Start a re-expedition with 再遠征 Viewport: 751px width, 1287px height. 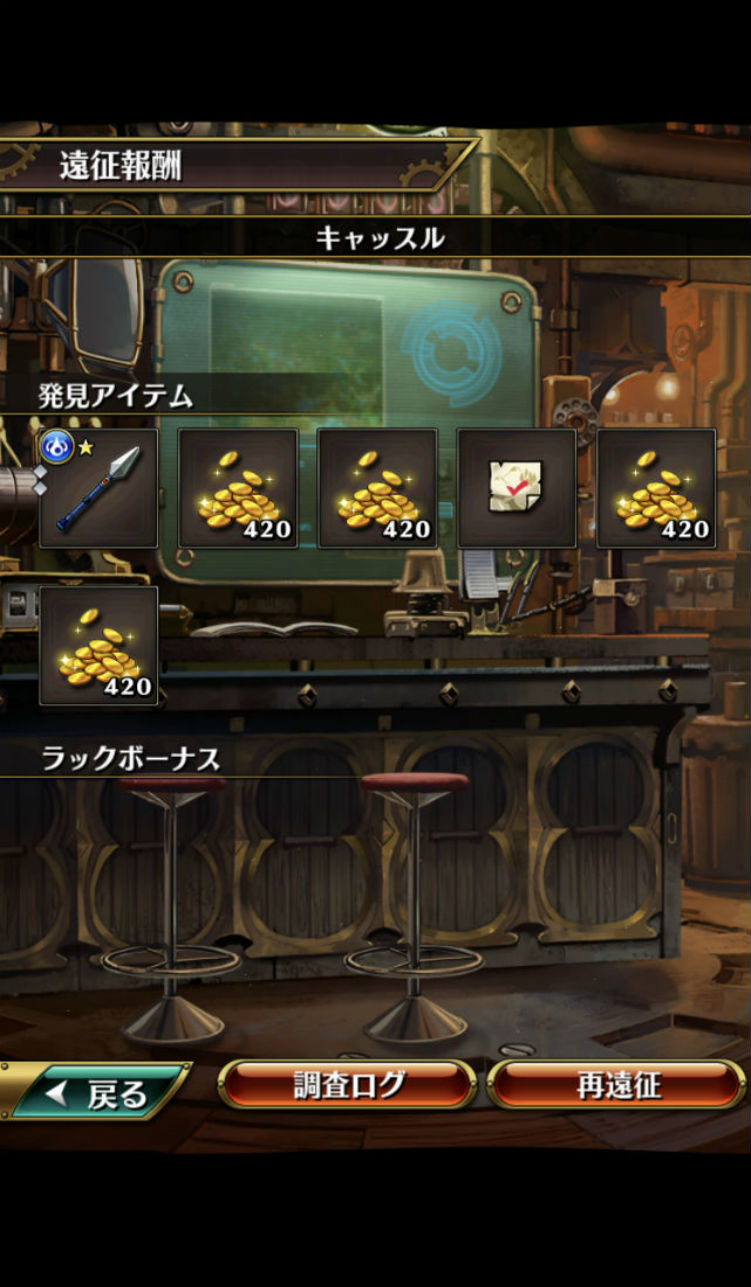[616, 1085]
